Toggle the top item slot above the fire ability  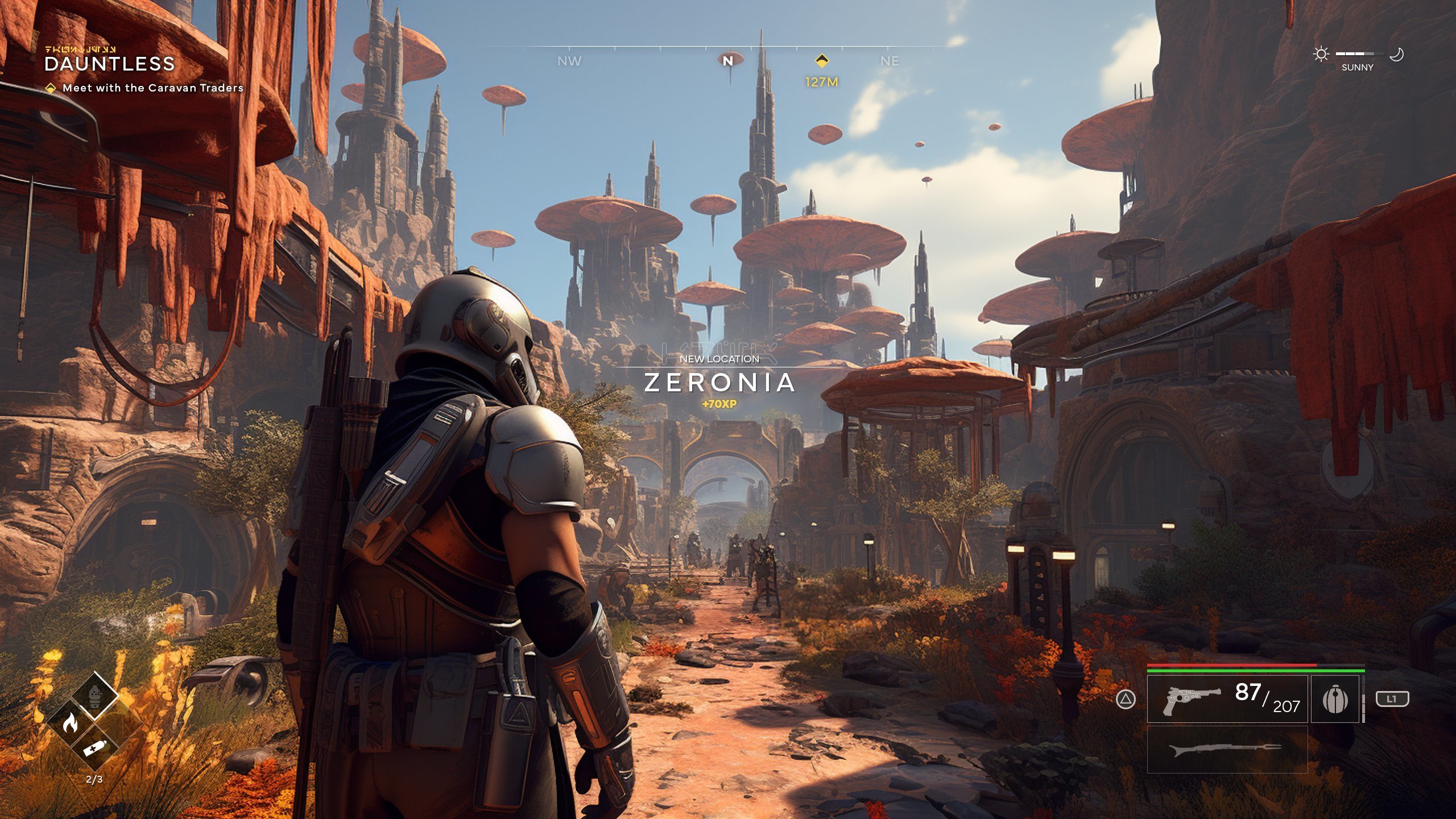click(95, 697)
